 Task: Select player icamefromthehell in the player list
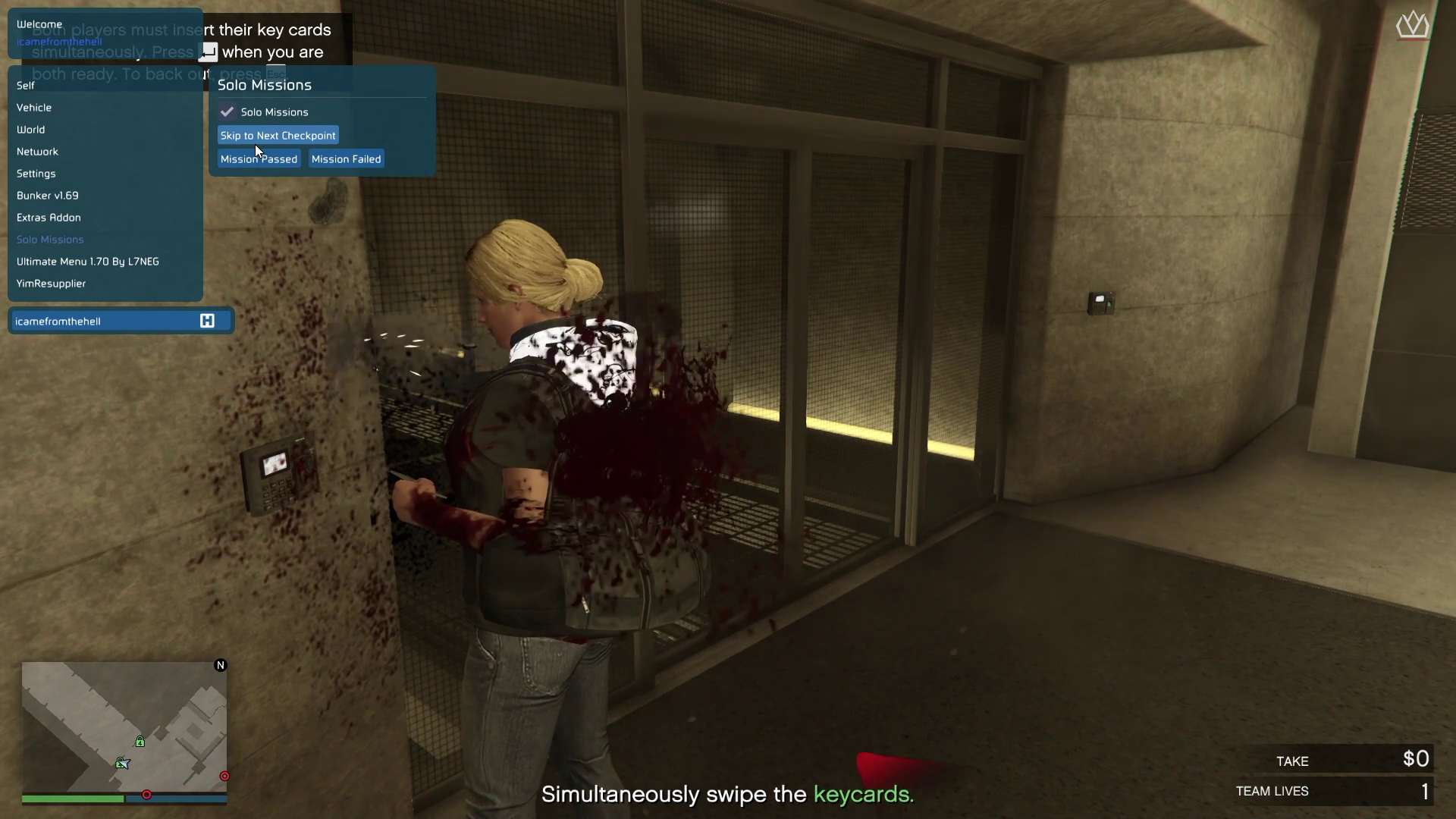click(x=58, y=322)
